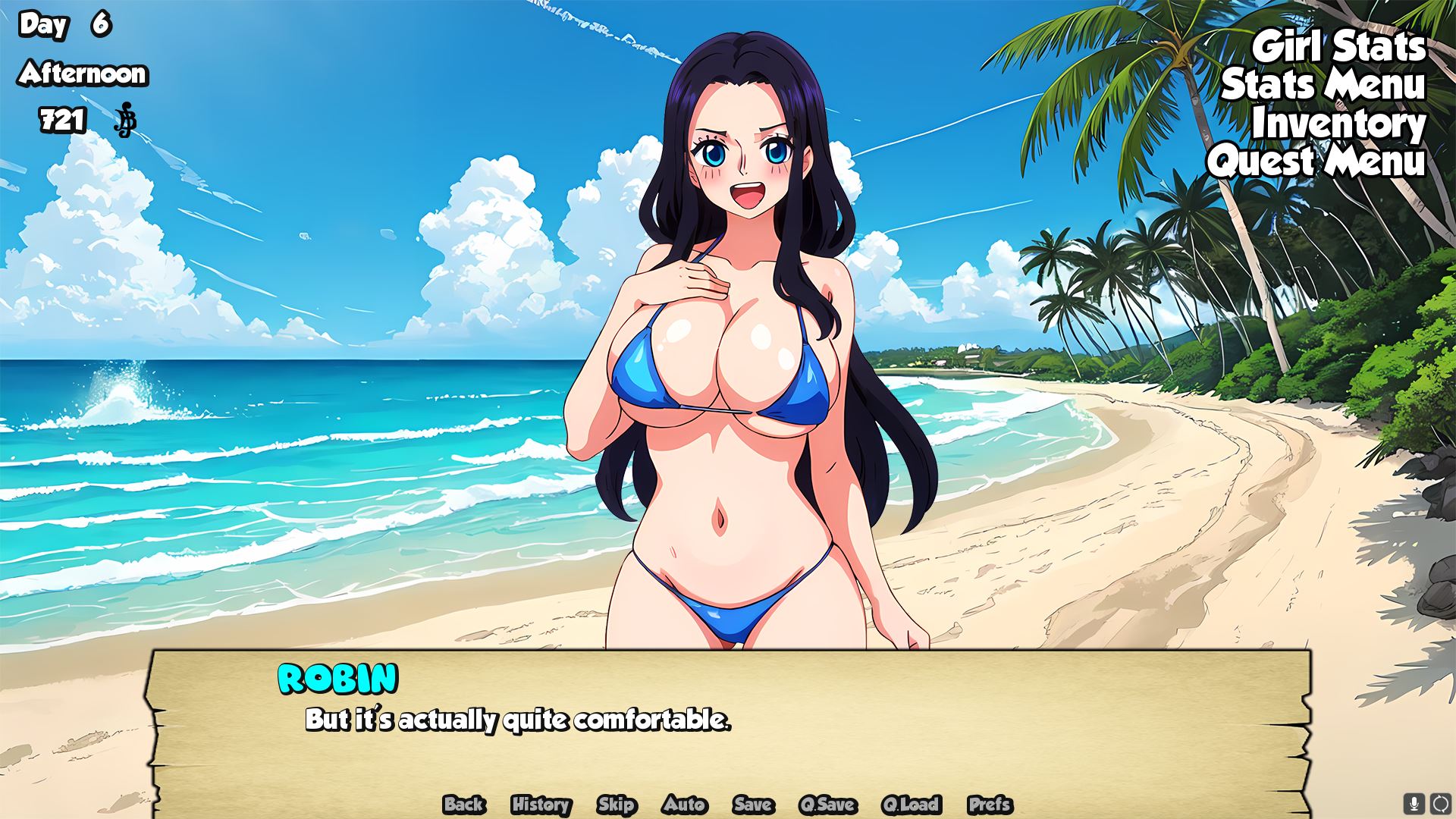The width and height of the screenshot is (1456, 819).
Task: Activate Skip mode
Action: coord(616,805)
